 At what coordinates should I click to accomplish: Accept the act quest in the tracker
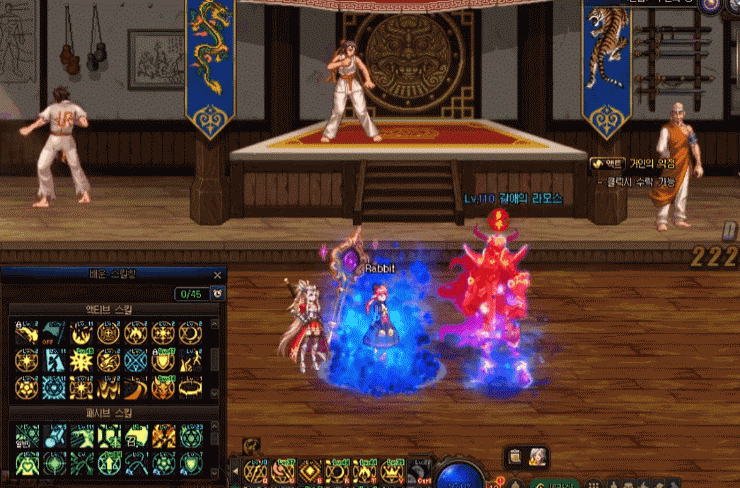[608, 163]
